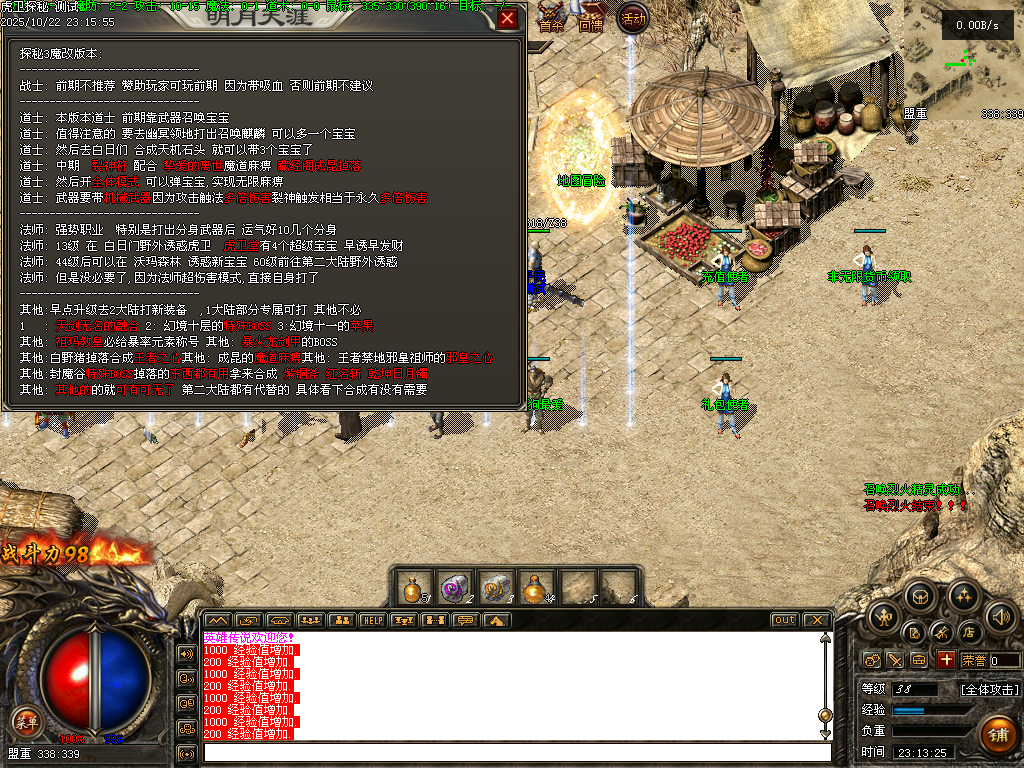Open the character equipment round button
The width and height of the screenshot is (1024, 768).
click(x=883, y=615)
